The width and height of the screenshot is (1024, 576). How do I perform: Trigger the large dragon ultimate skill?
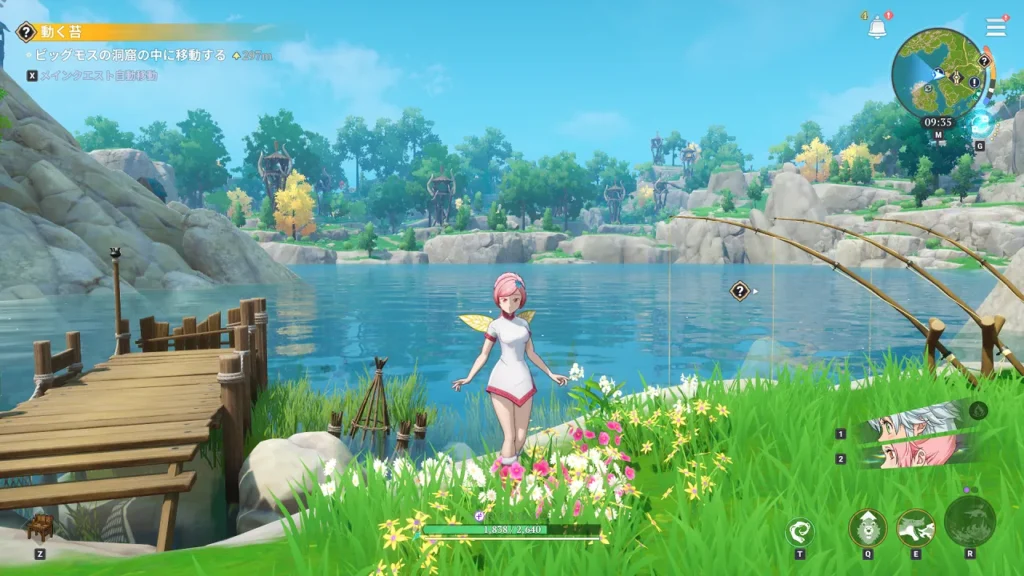pos(970,521)
